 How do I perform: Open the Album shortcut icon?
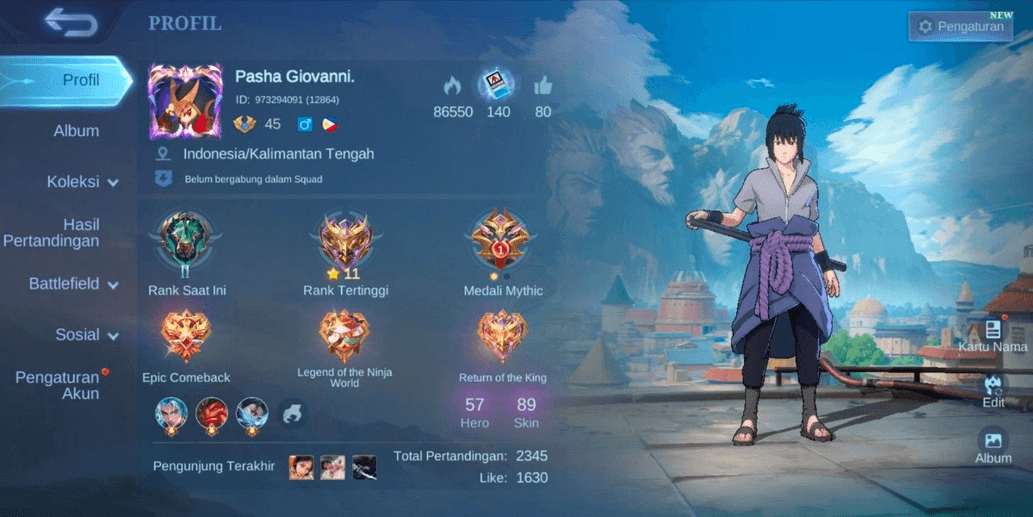click(993, 445)
